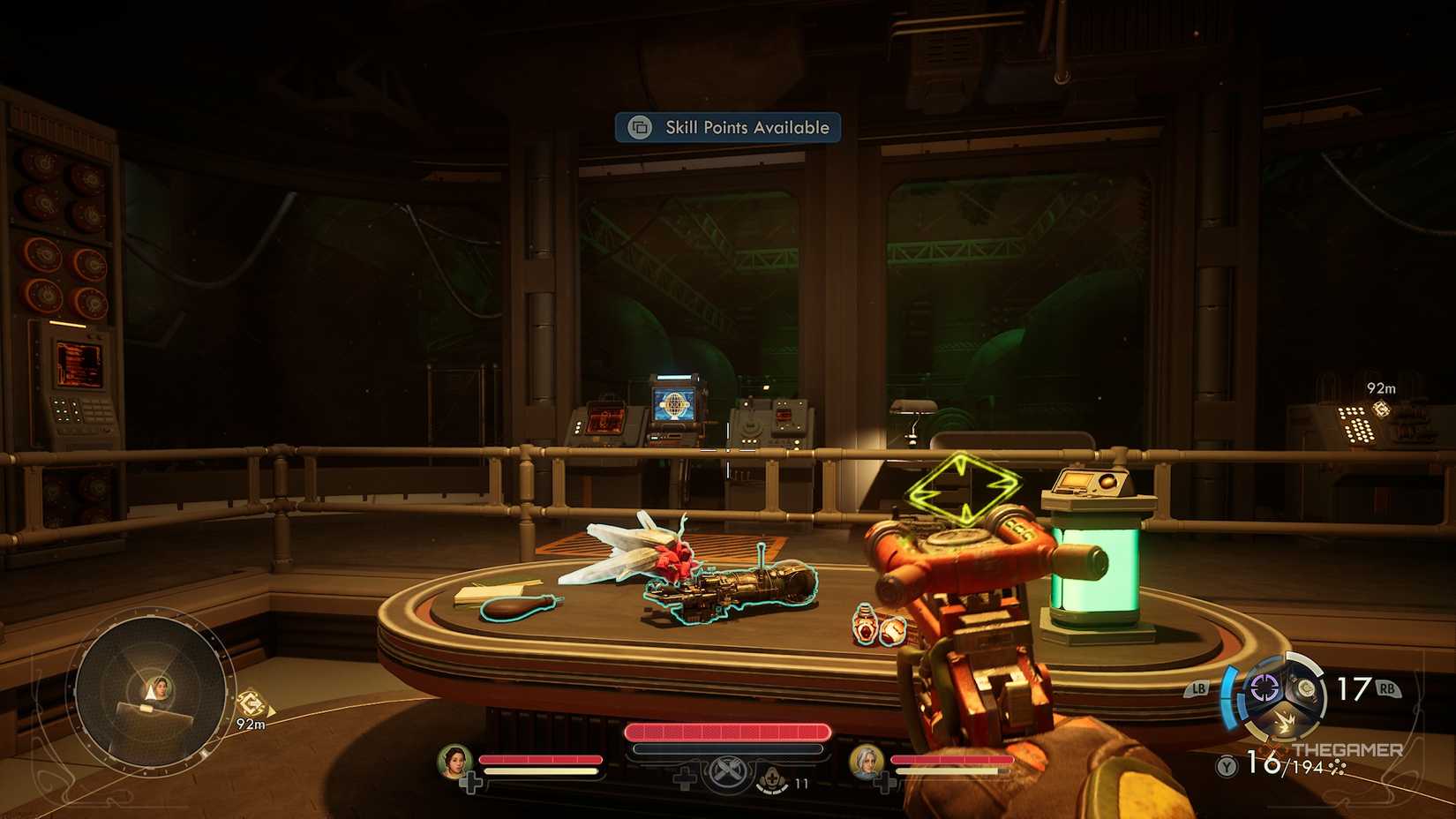
Task: Select the light ammo cartridge icon on the weapon wheel
Action: (x=1307, y=688)
